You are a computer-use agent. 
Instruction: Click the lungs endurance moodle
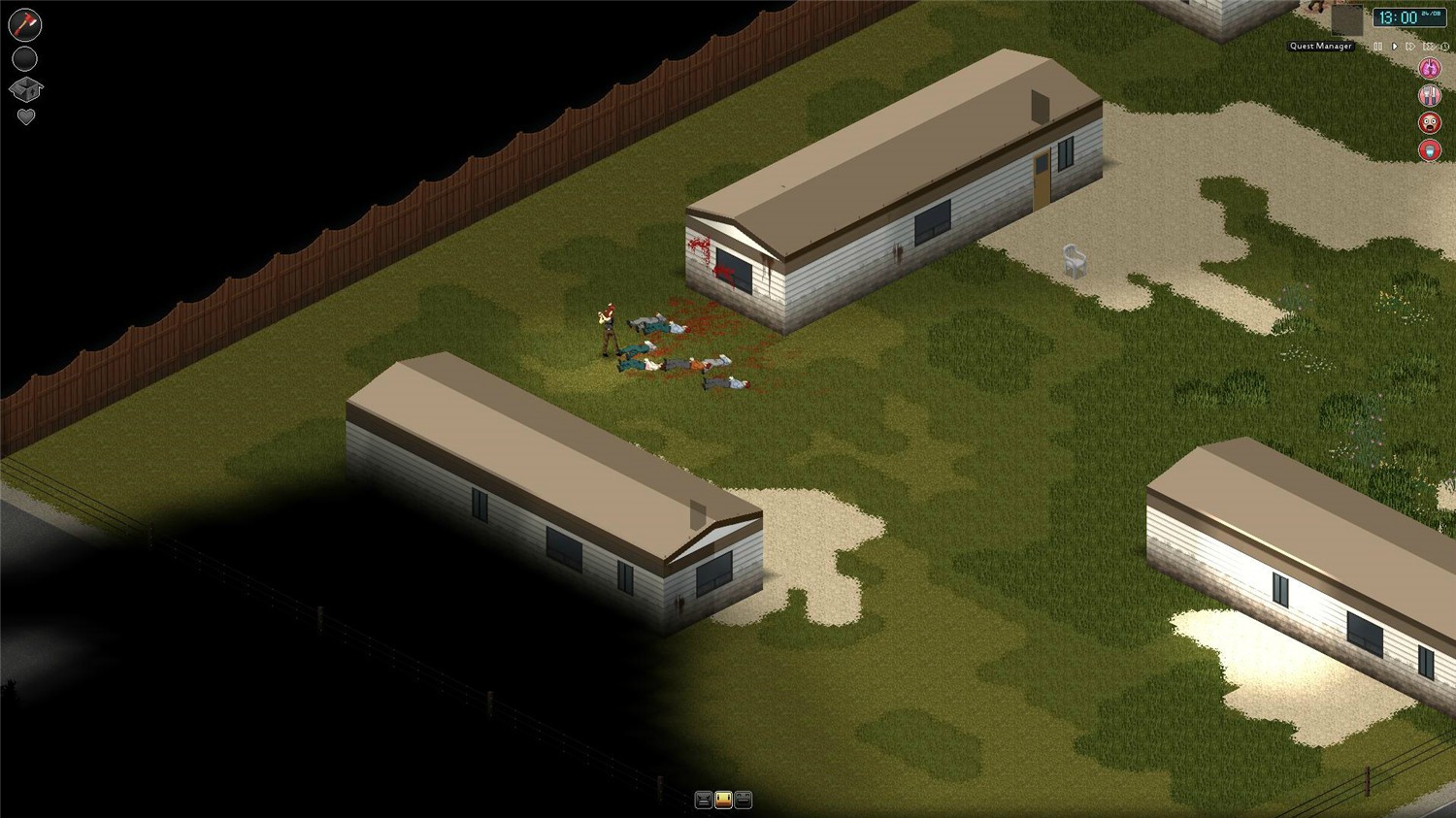pyautogui.click(x=1430, y=67)
